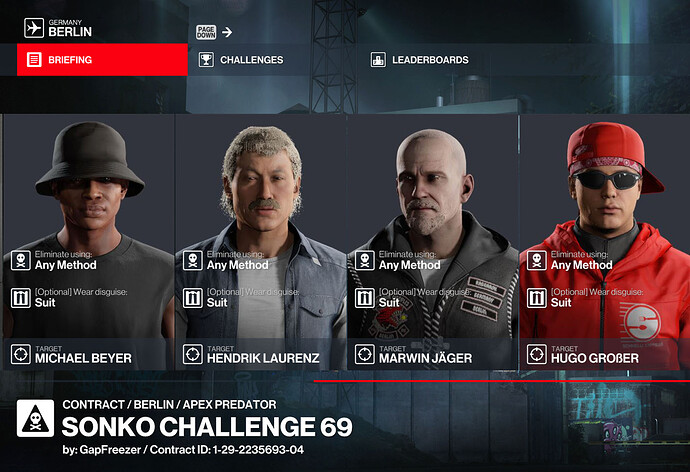The image size is (690, 472).
Task: Select target card Marwin Jäger
Action: tap(432, 240)
